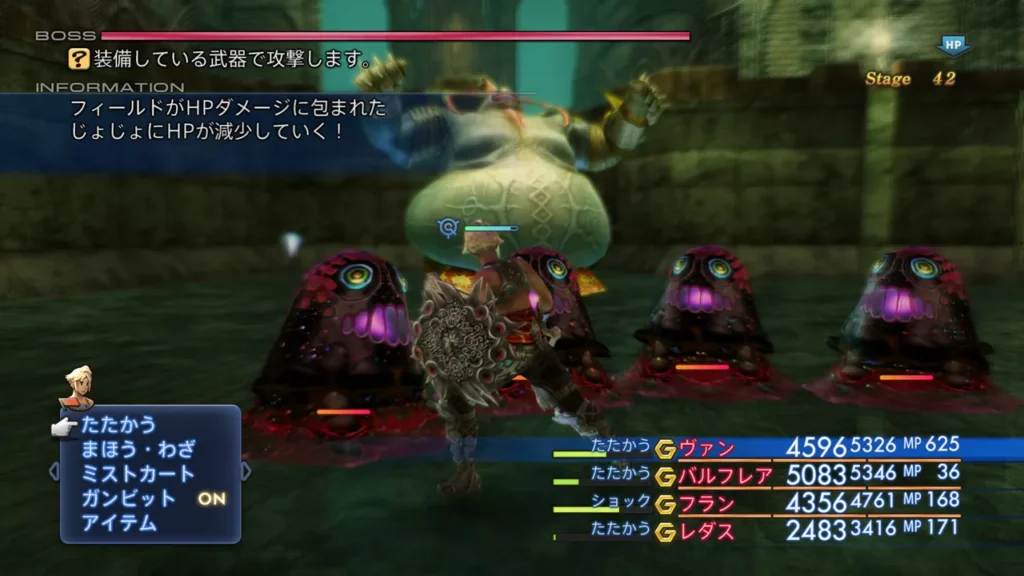Select party member レダス

point(708,531)
